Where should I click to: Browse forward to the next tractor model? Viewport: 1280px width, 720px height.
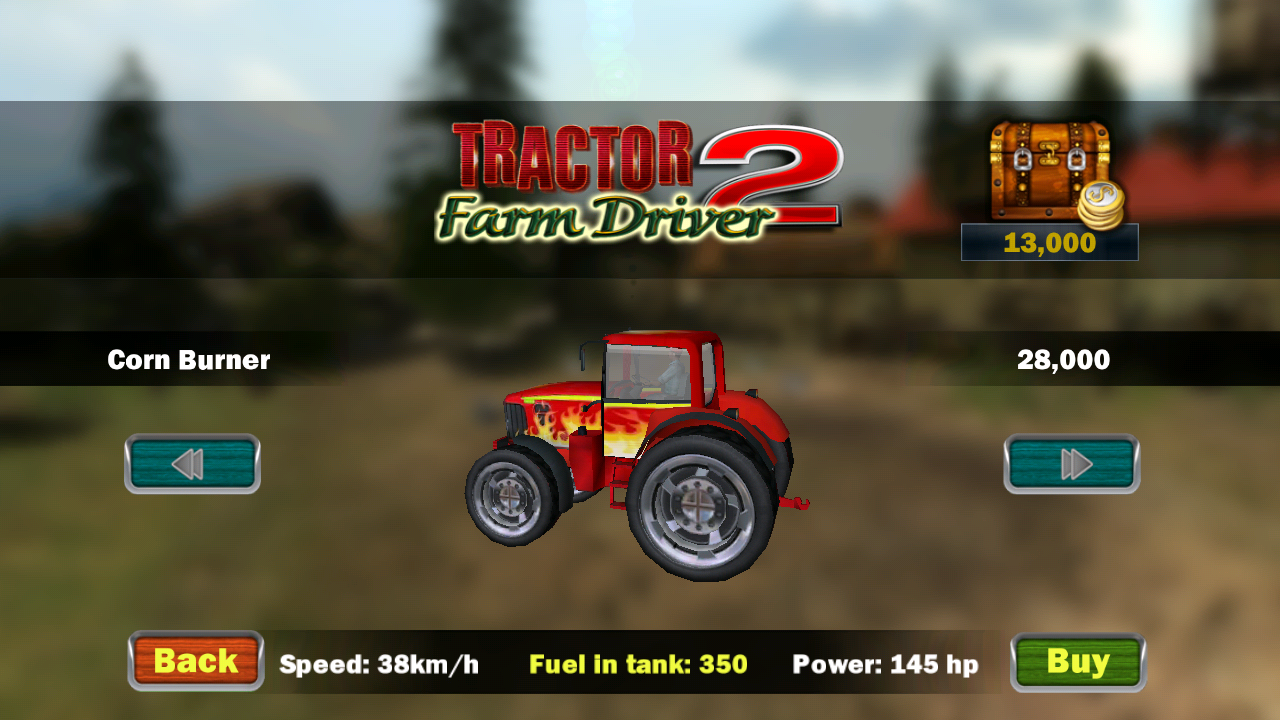click(x=1071, y=462)
